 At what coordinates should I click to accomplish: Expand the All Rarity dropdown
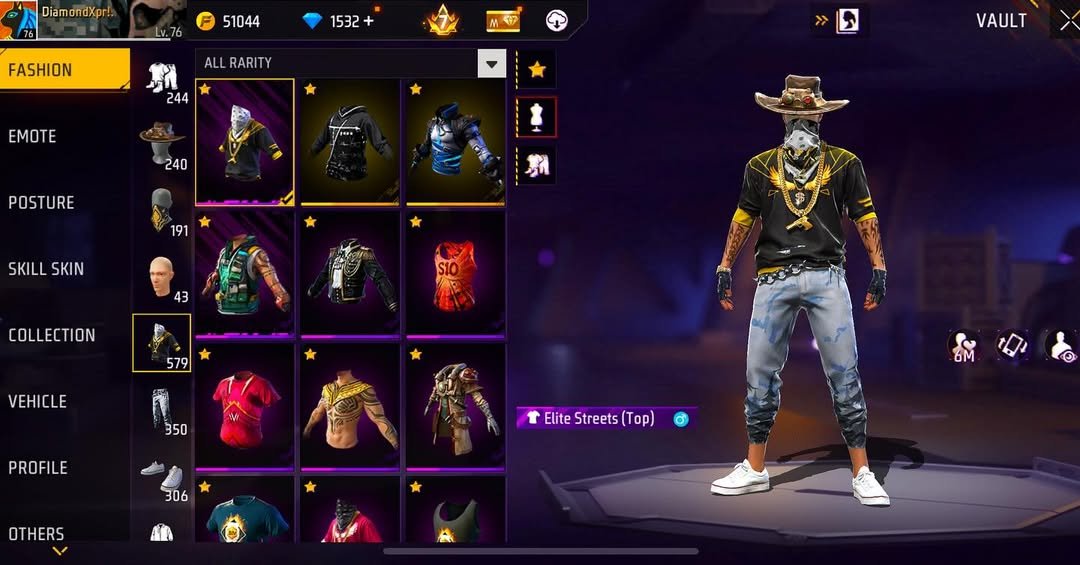[x=491, y=64]
